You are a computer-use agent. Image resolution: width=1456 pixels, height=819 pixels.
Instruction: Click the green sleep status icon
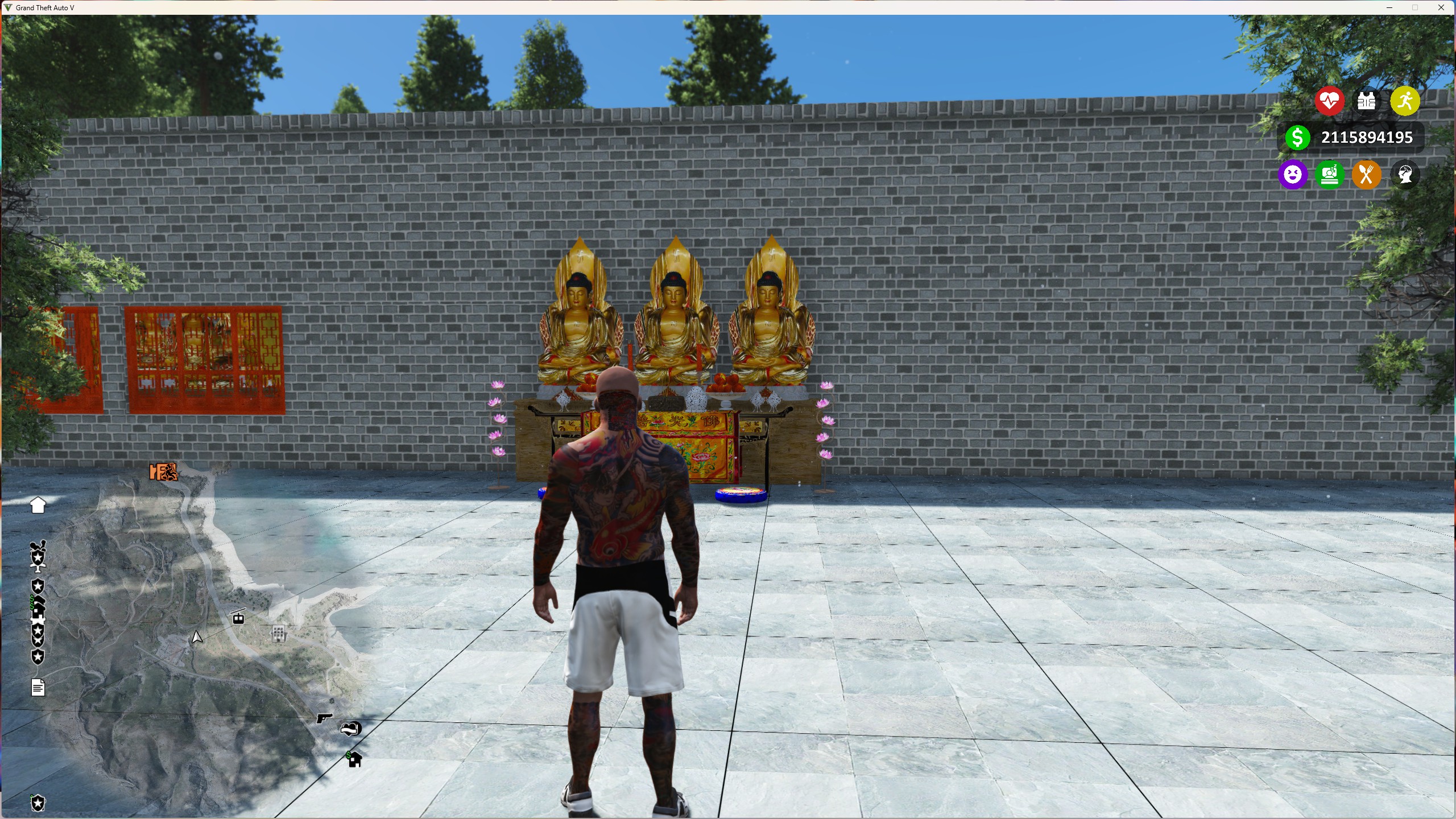pyautogui.click(x=1330, y=175)
